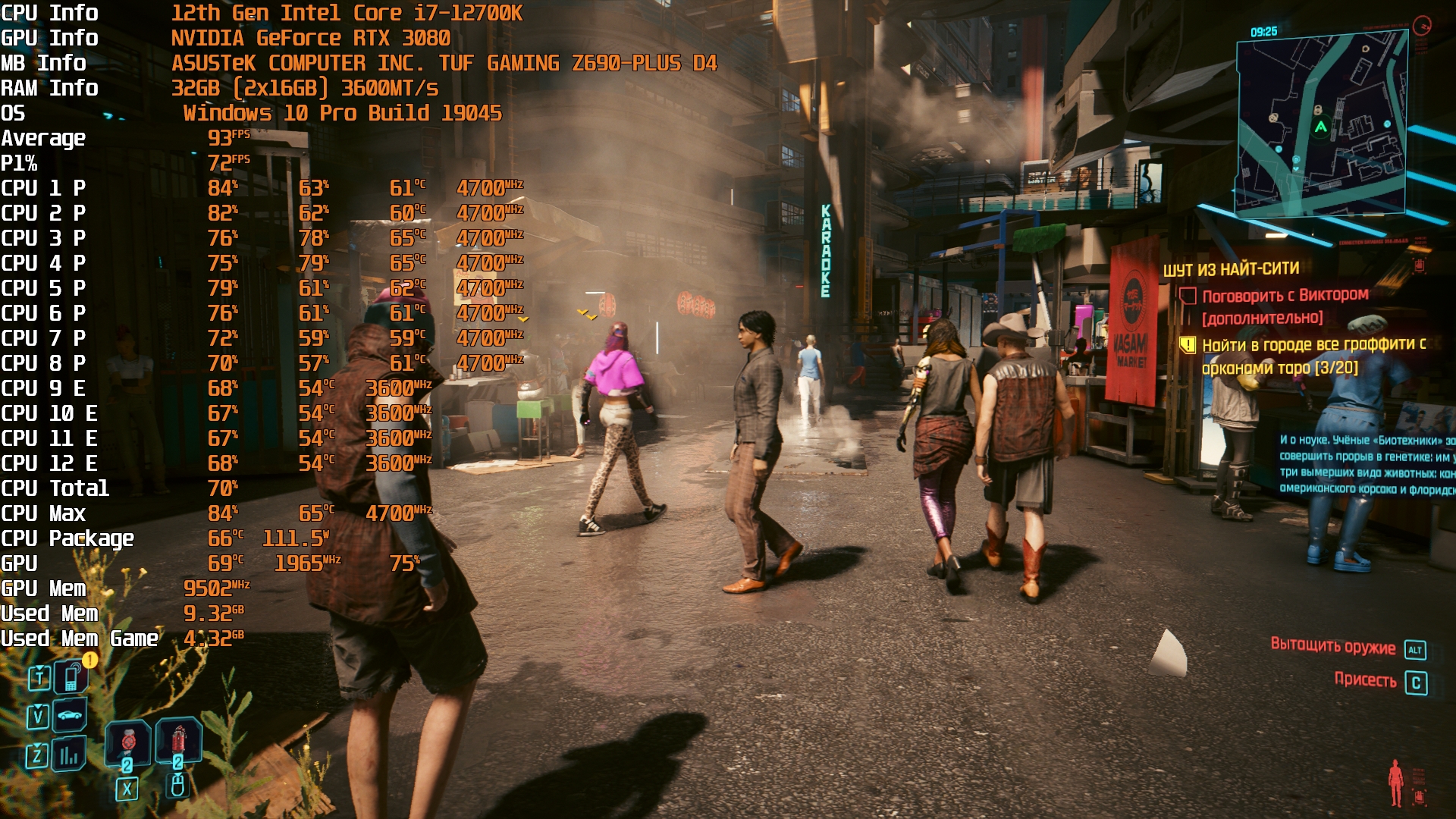
Task: Open the phone icon with notification badge
Action: [x=71, y=677]
